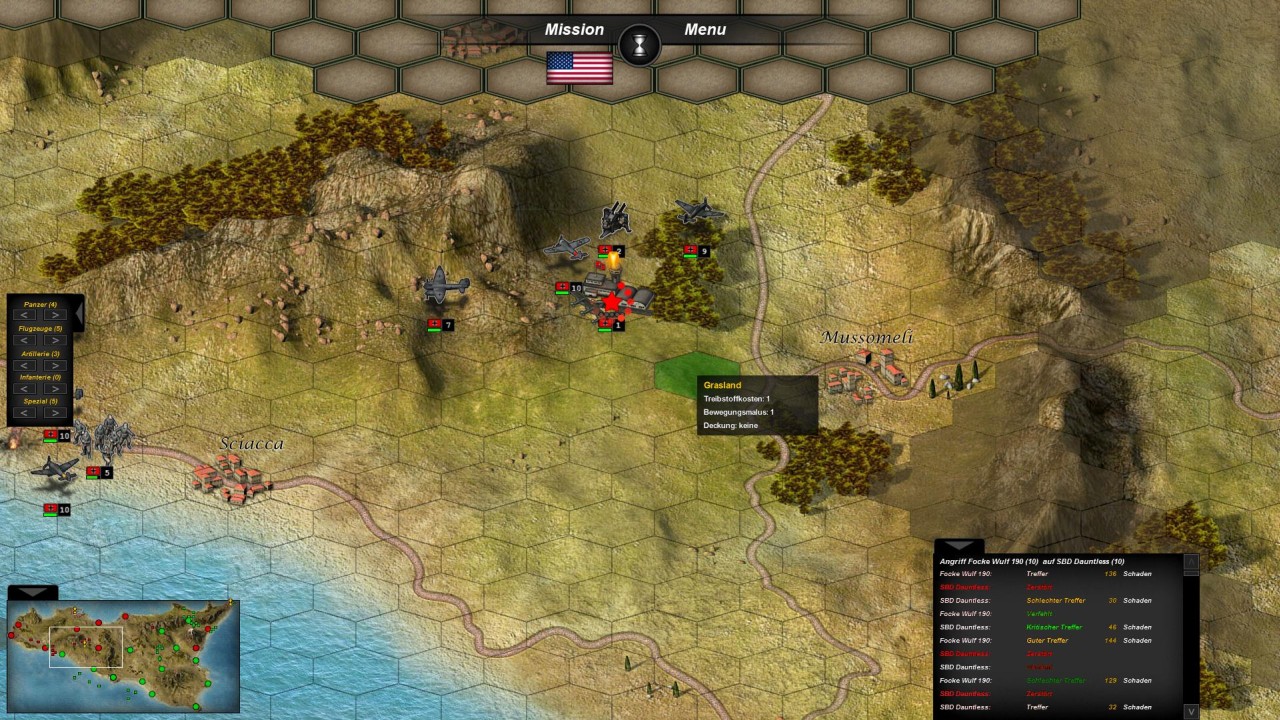
Task: Choose previous Infanterie unit
Action: [25, 389]
